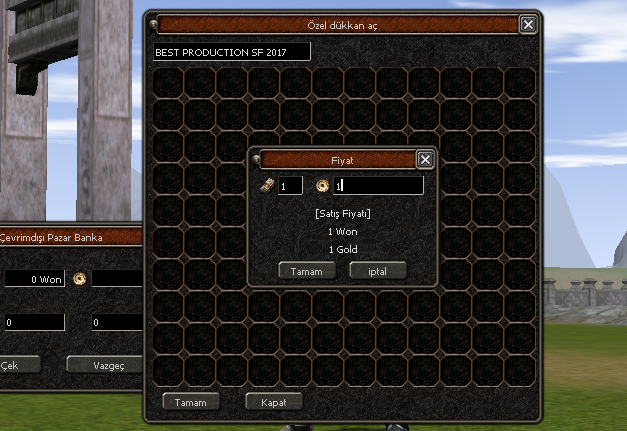Confirm shop with bottom Tamam button
The width and height of the screenshot is (627, 431).
point(190,402)
